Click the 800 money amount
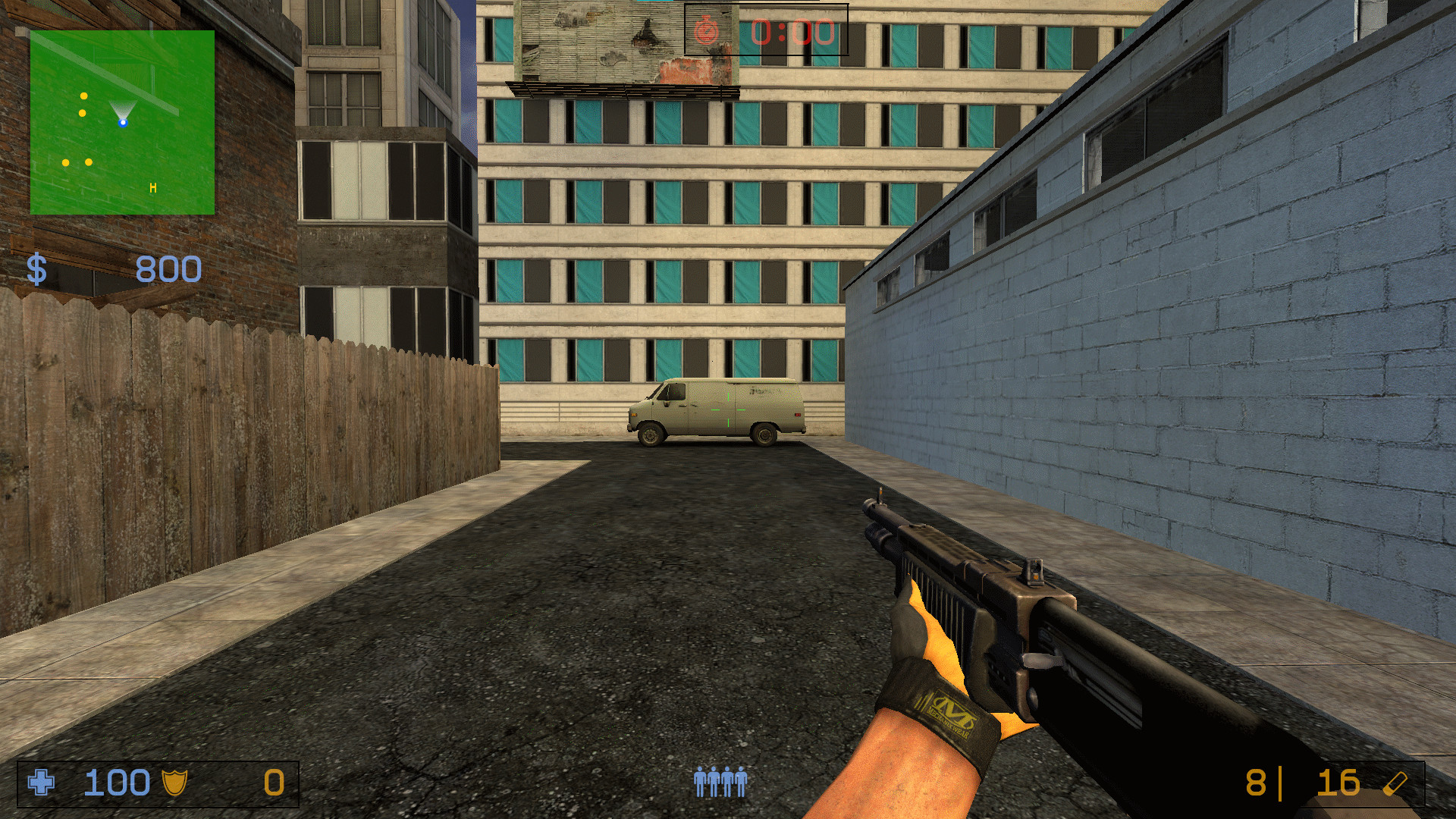 coord(168,267)
